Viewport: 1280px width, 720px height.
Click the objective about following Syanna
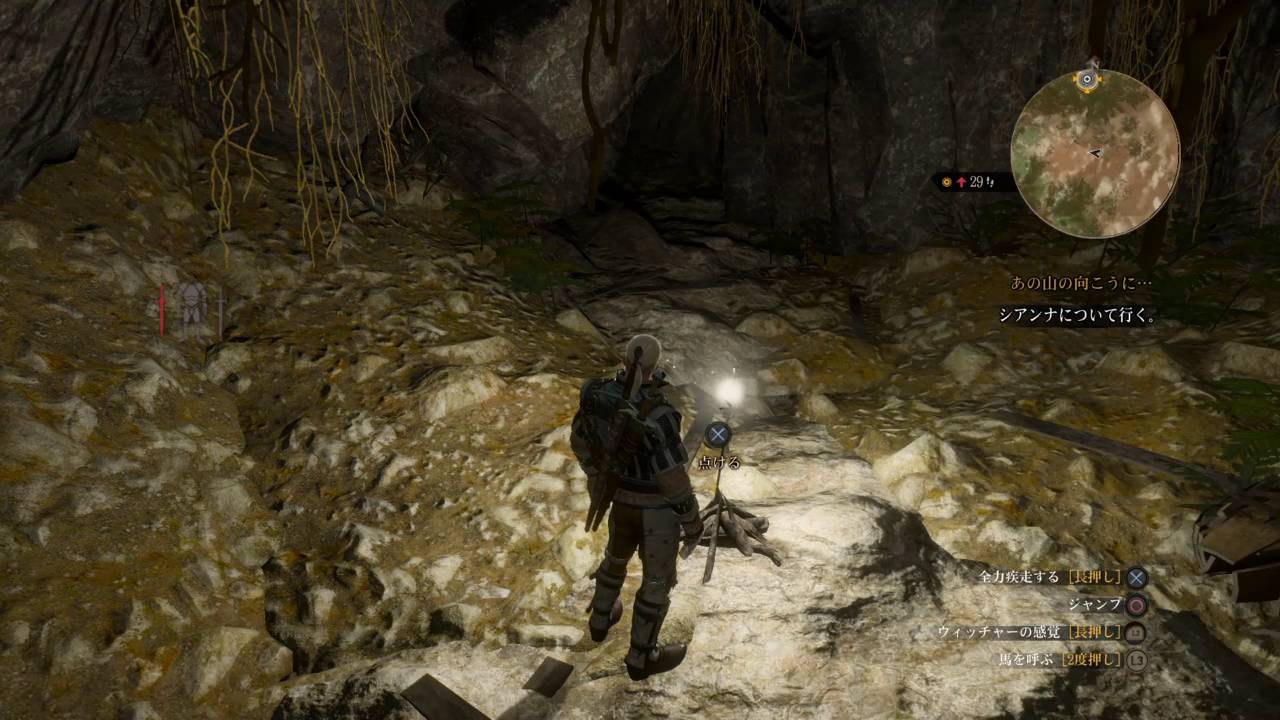1078,315
